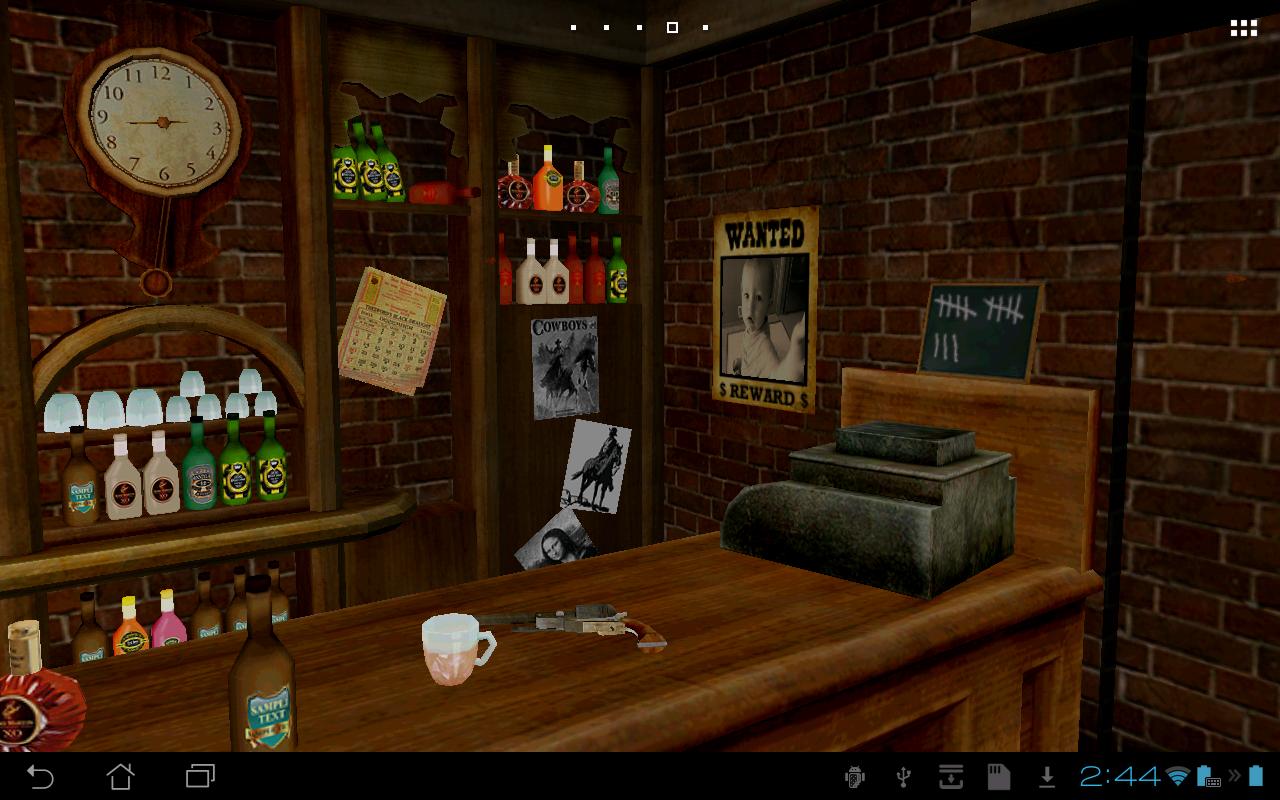Go to the home screen button
1280x800 pixels.
tap(120, 776)
